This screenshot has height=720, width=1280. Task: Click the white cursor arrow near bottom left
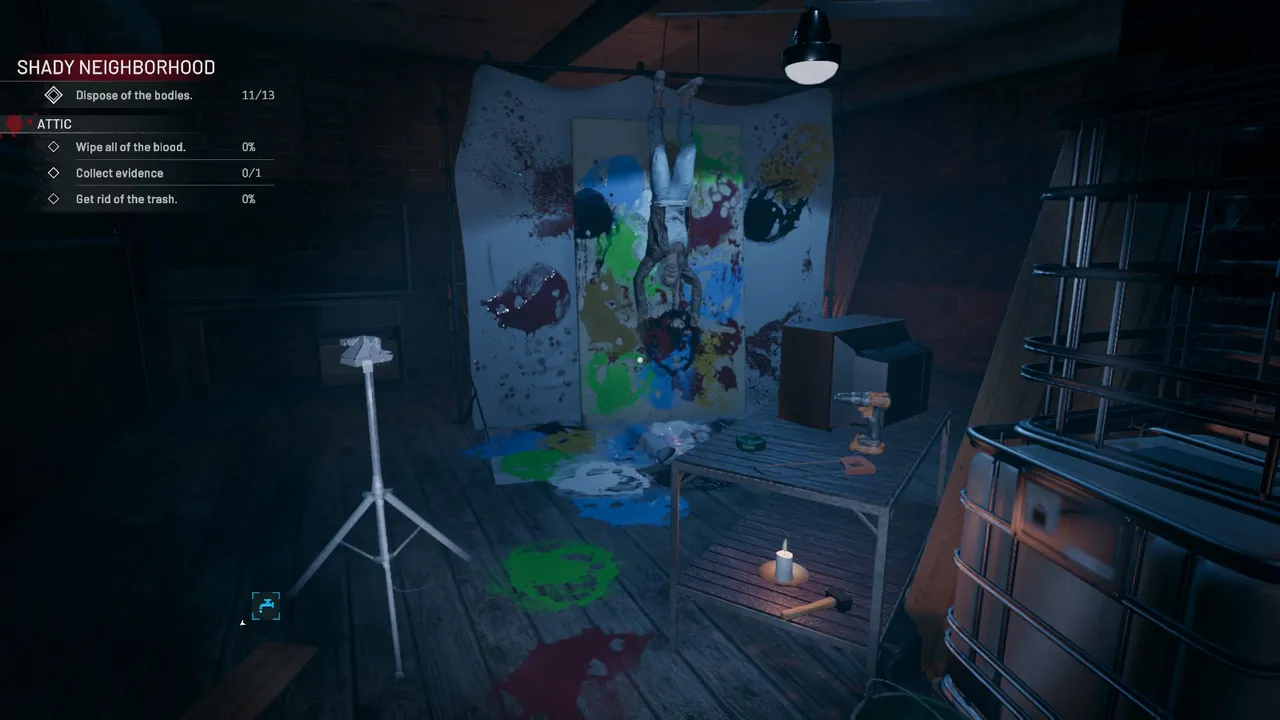pyautogui.click(x=241, y=622)
